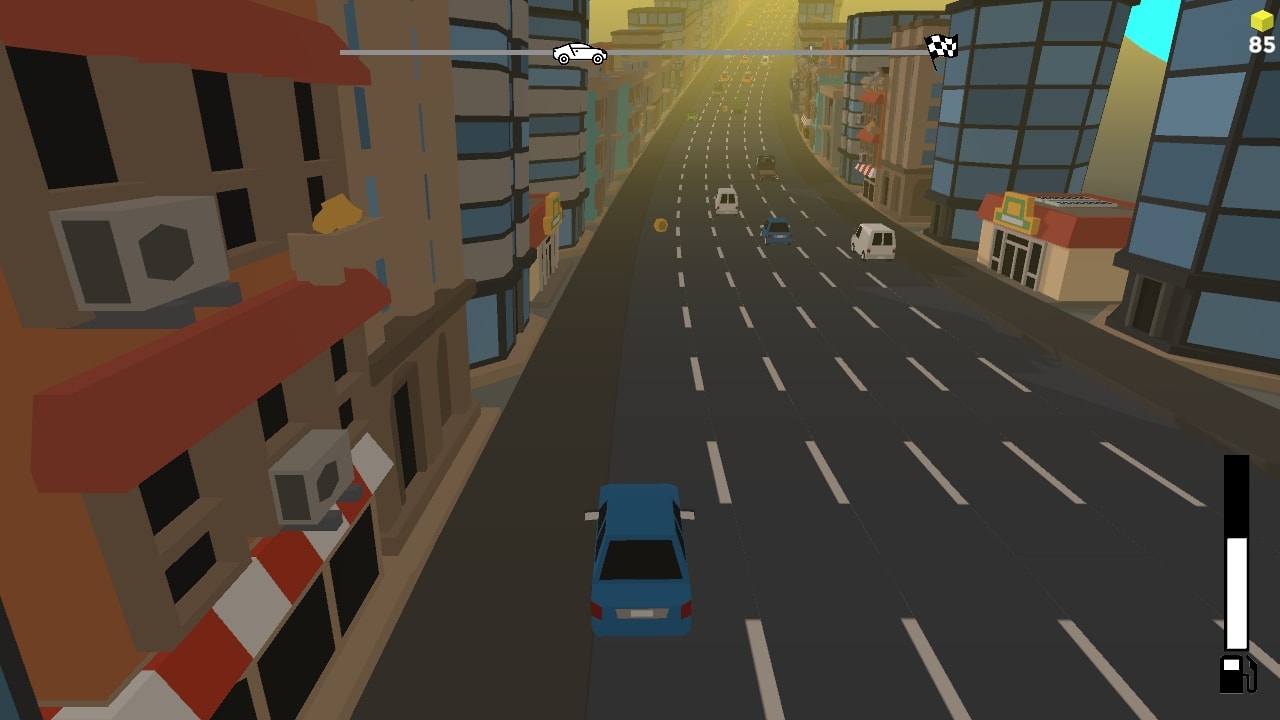Expand the fuel gauge display

coord(1236,555)
